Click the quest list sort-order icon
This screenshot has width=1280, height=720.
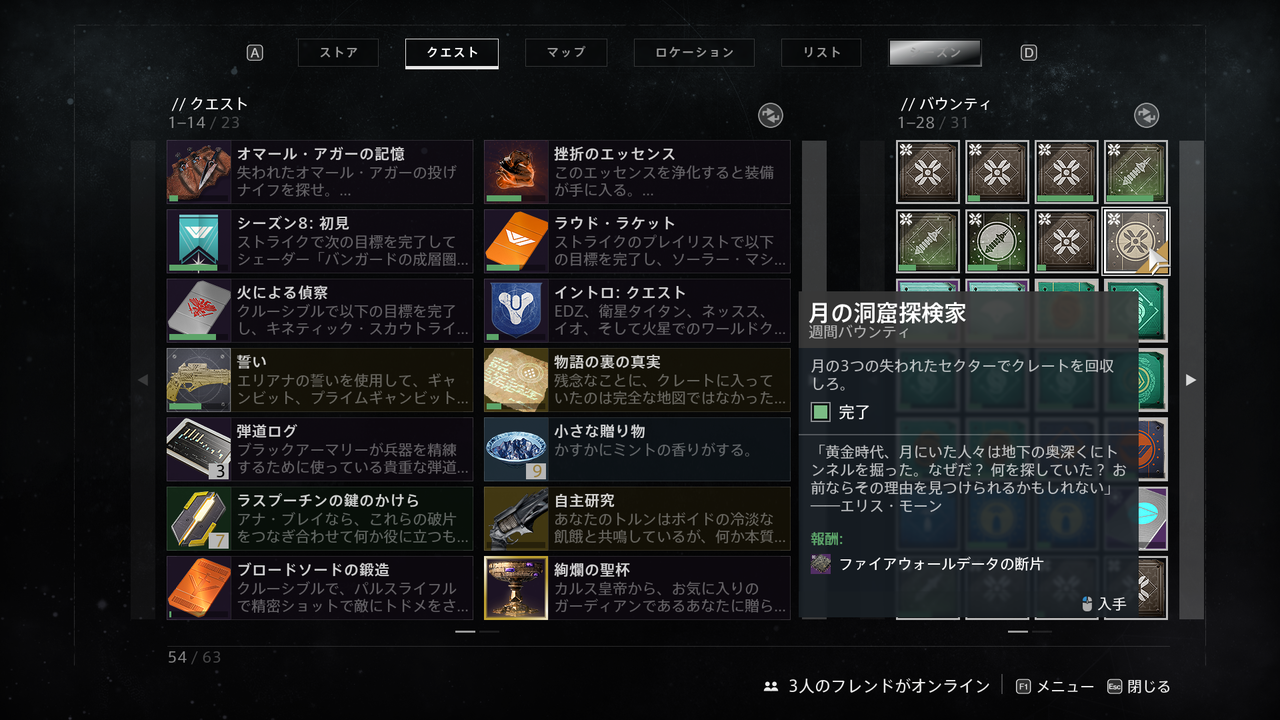point(770,115)
